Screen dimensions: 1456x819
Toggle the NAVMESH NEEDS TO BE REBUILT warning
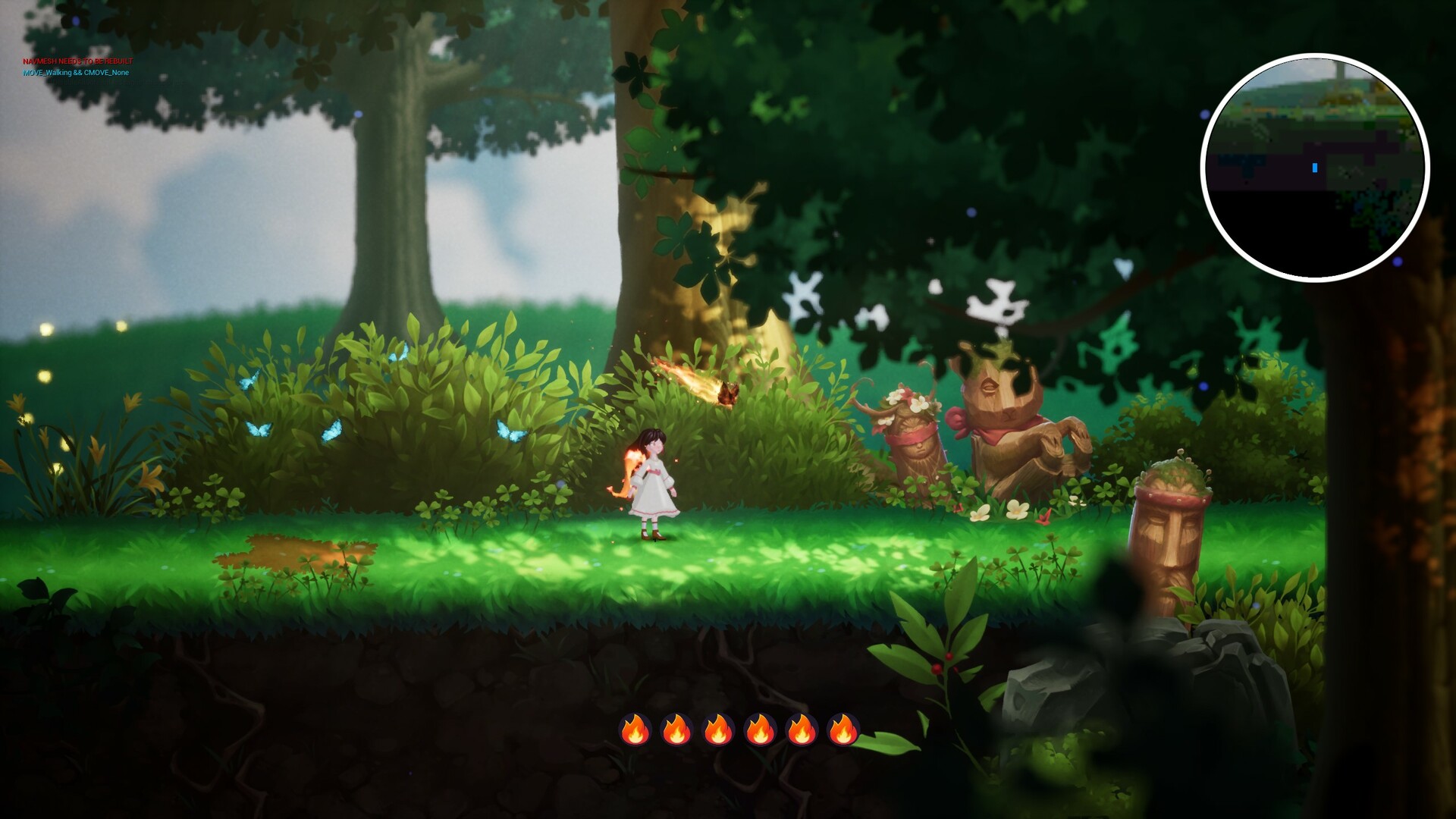coord(76,59)
